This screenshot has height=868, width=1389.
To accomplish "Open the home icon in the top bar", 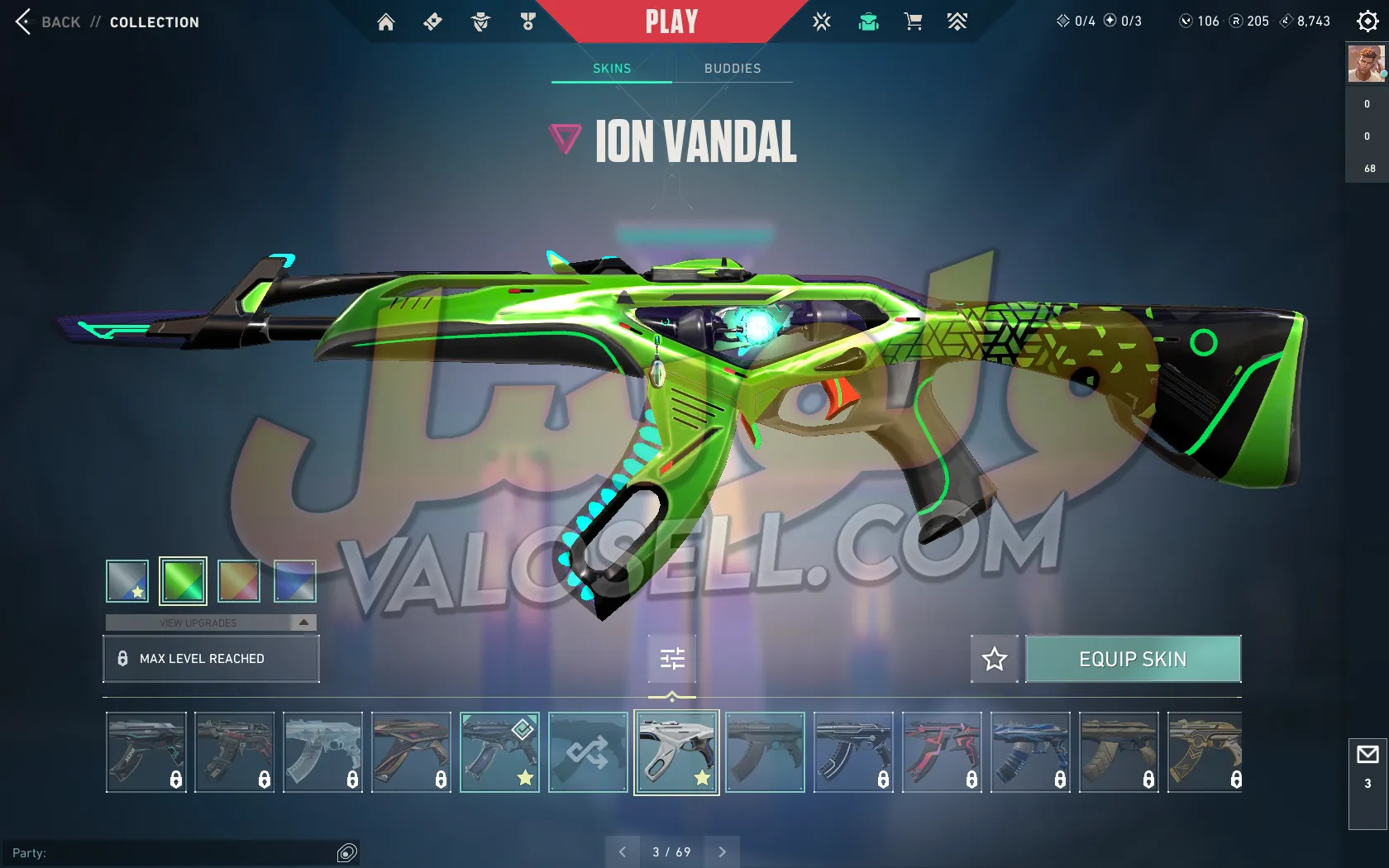I will pyautogui.click(x=385, y=22).
